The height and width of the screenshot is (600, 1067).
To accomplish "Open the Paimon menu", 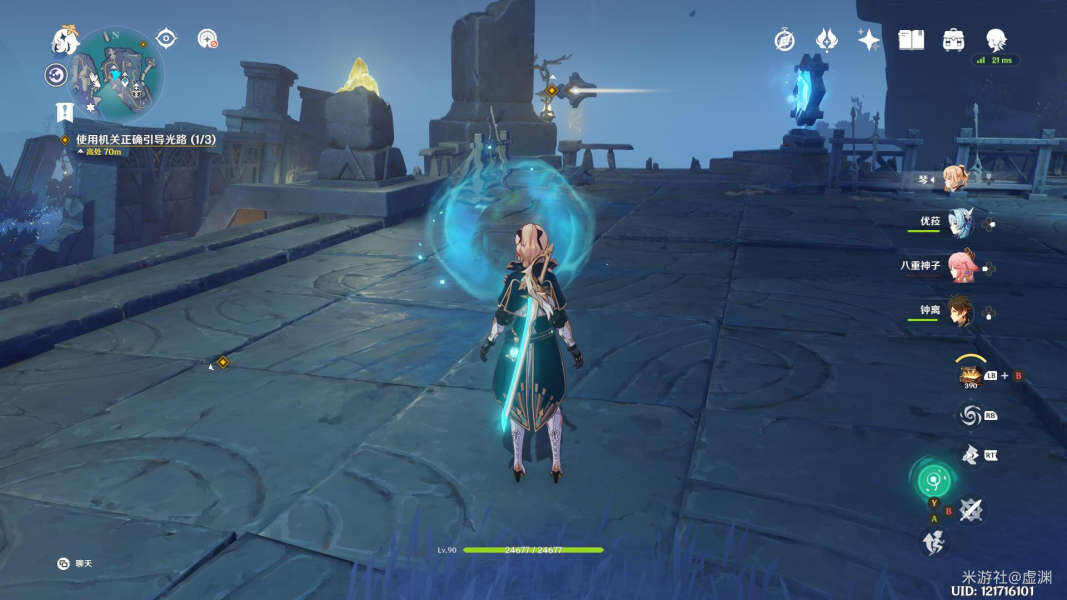I will pos(65,41).
